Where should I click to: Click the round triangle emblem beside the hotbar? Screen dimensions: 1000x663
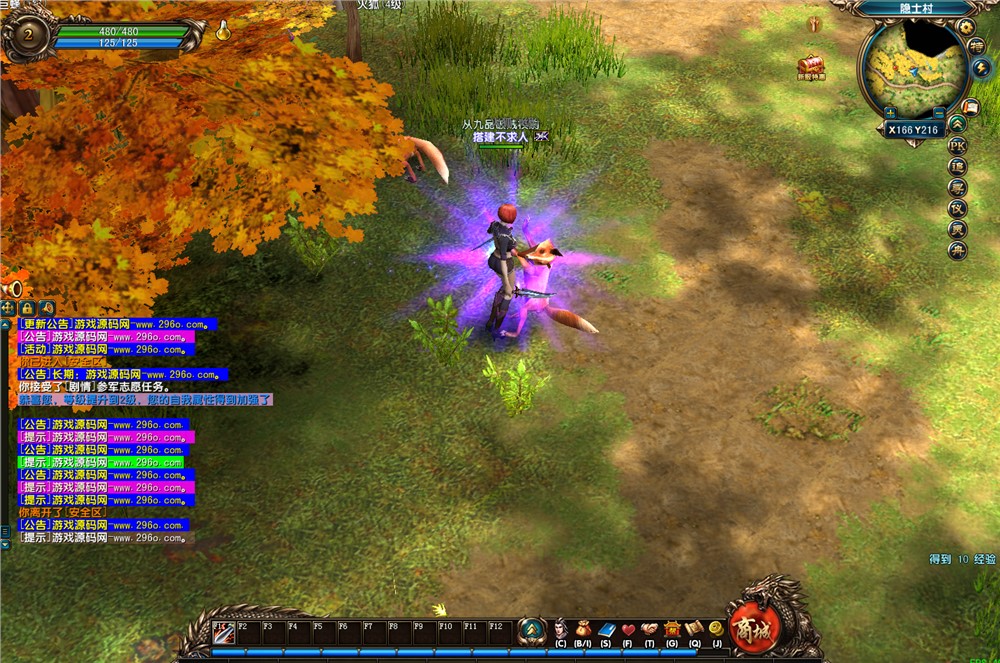click(x=532, y=630)
